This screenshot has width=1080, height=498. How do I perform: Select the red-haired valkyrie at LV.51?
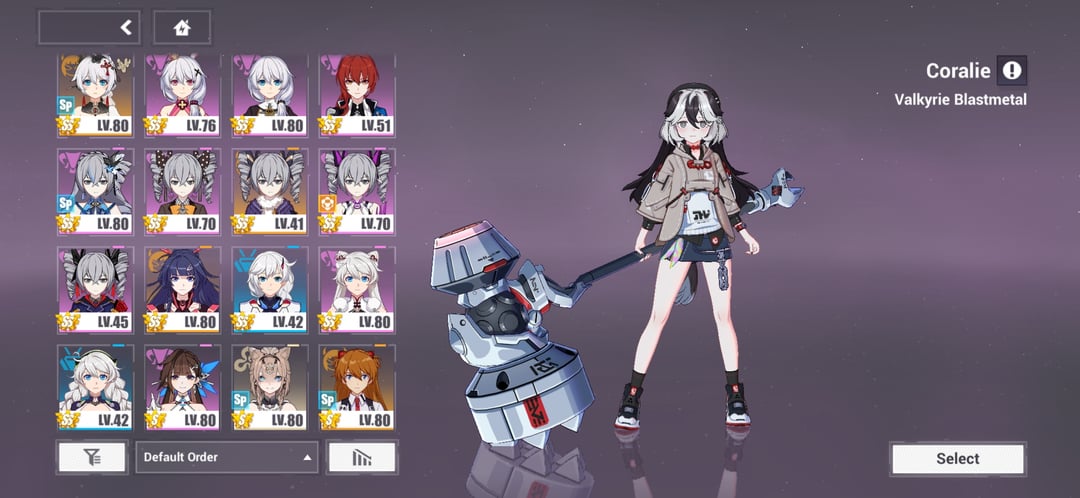click(357, 94)
